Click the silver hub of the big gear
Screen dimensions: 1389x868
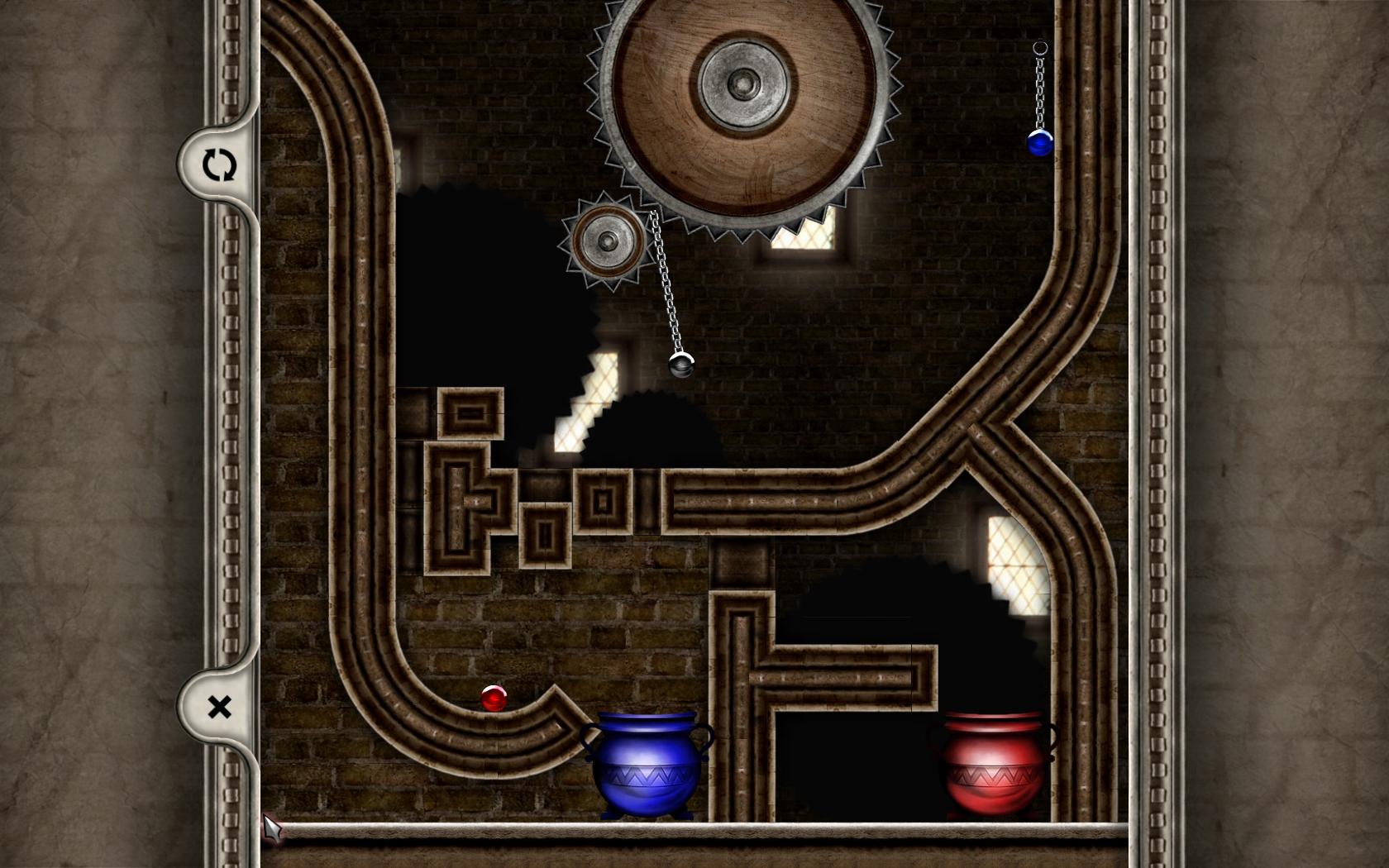[742, 83]
